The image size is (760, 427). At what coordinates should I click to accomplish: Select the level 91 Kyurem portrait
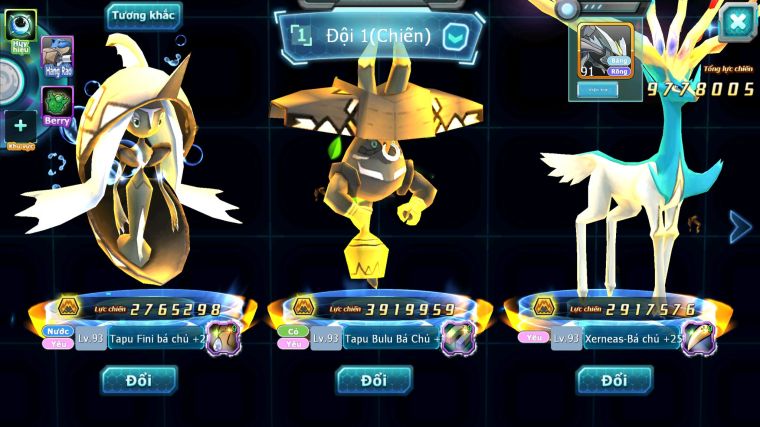point(606,50)
